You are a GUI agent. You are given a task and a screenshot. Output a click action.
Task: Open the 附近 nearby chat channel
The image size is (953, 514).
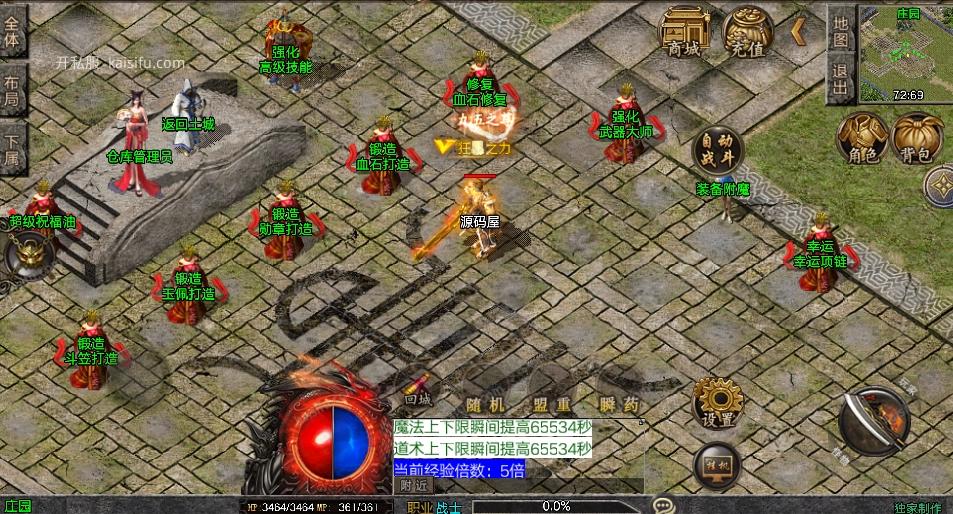coord(415,485)
